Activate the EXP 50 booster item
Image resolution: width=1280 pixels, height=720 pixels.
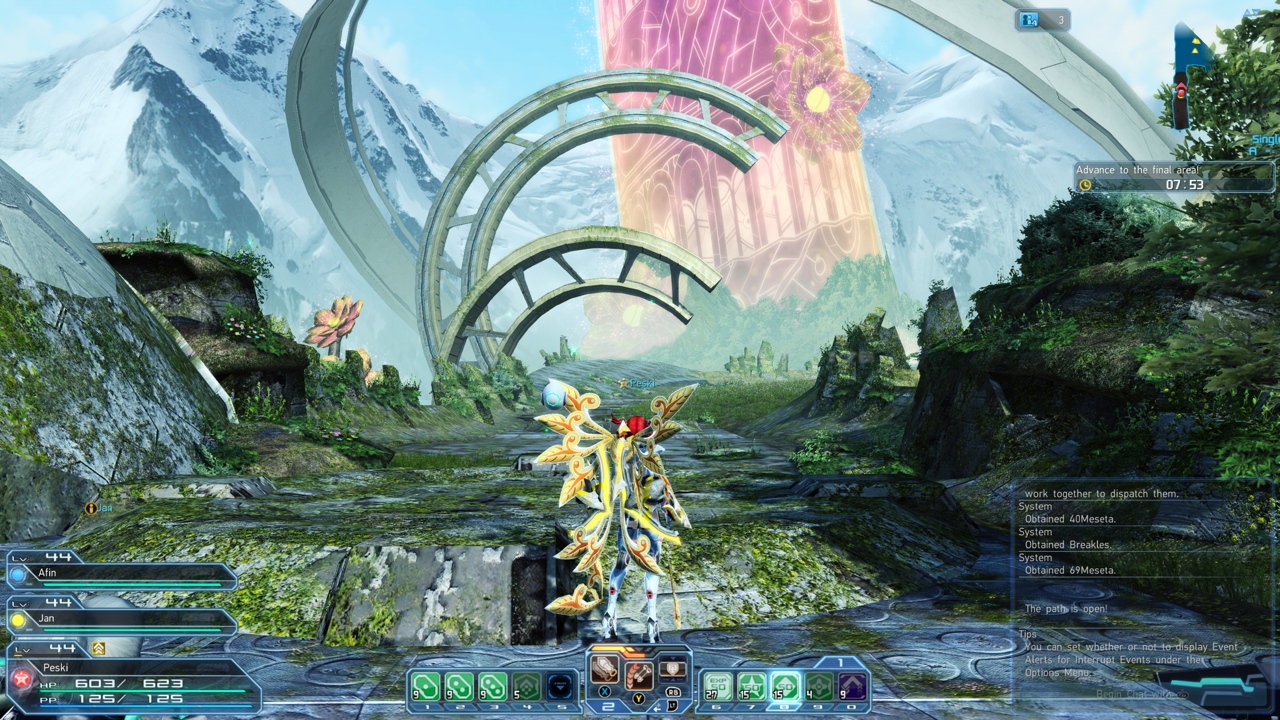coord(717,687)
